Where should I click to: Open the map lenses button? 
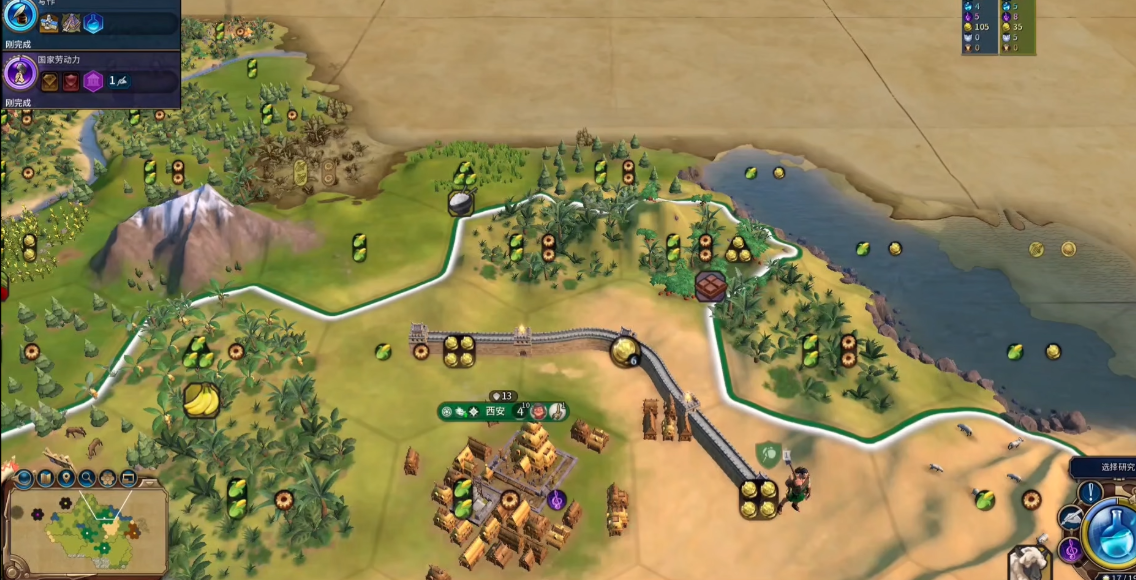point(46,479)
